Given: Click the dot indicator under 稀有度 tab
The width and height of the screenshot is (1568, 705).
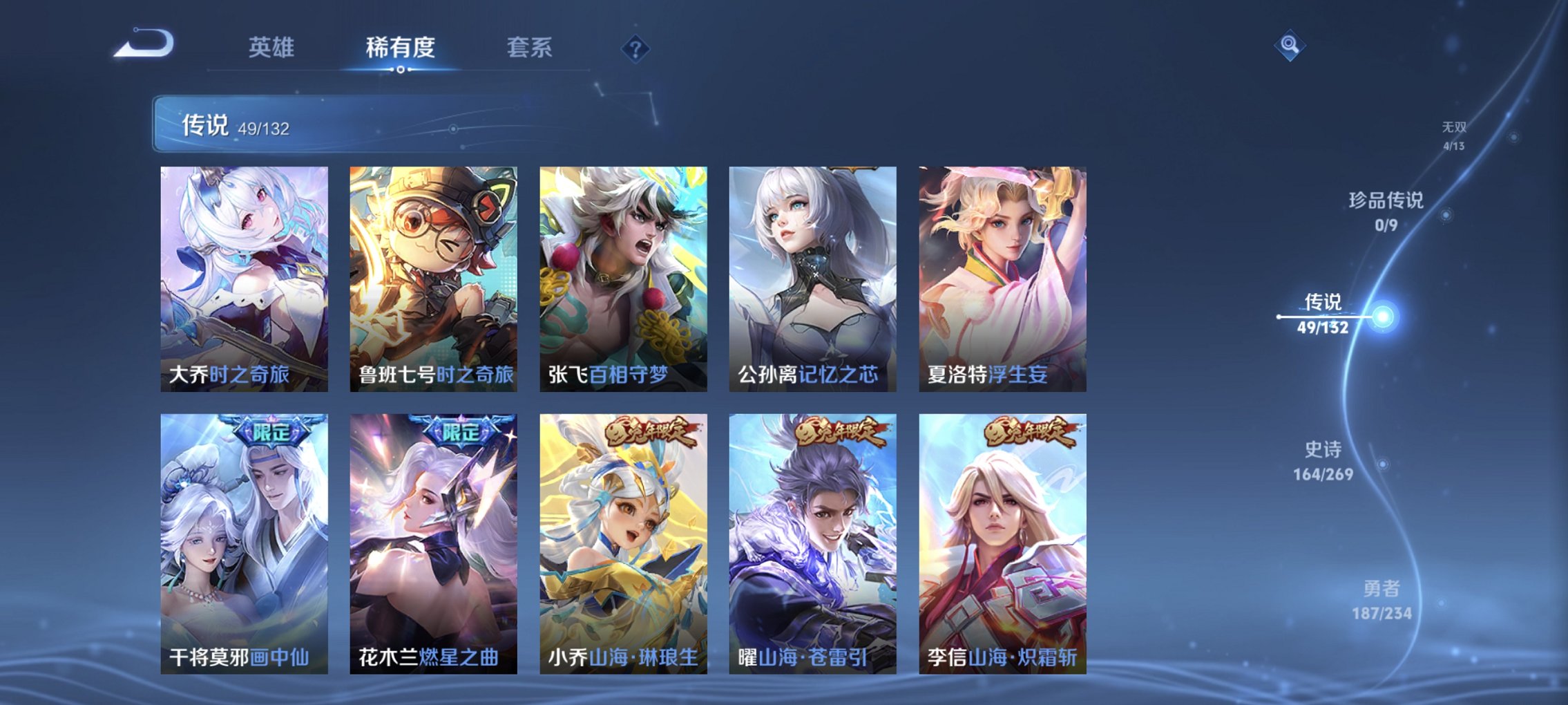Looking at the screenshot, I should point(401,70).
